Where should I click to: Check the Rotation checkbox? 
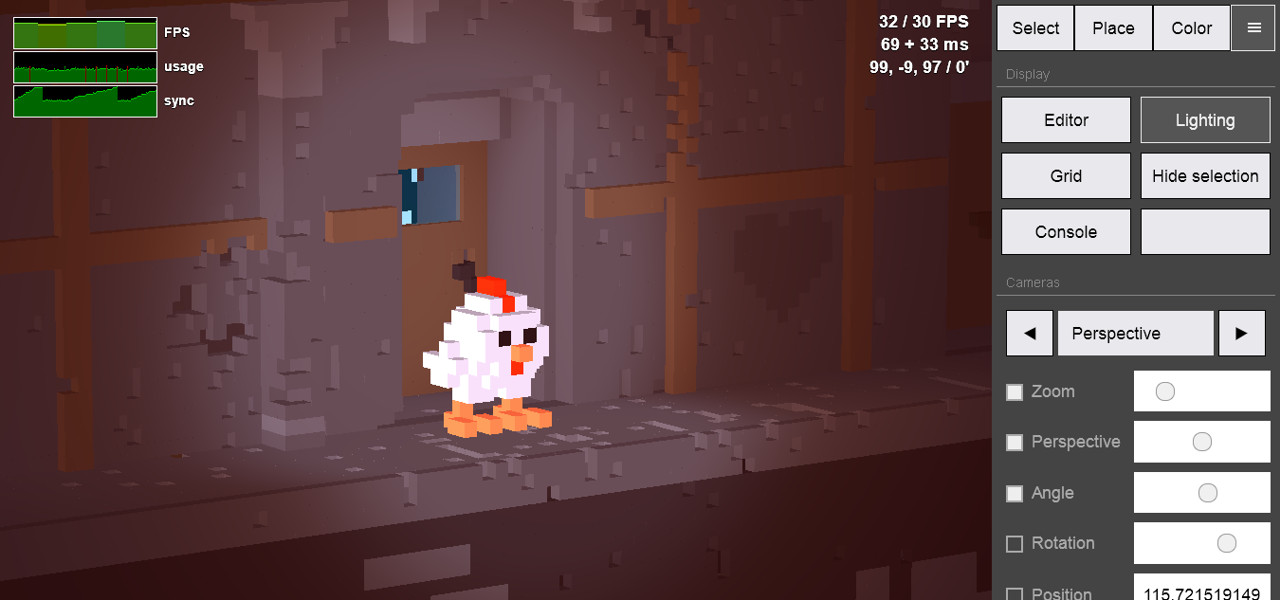pyautogui.click(x=1014, y=544)
